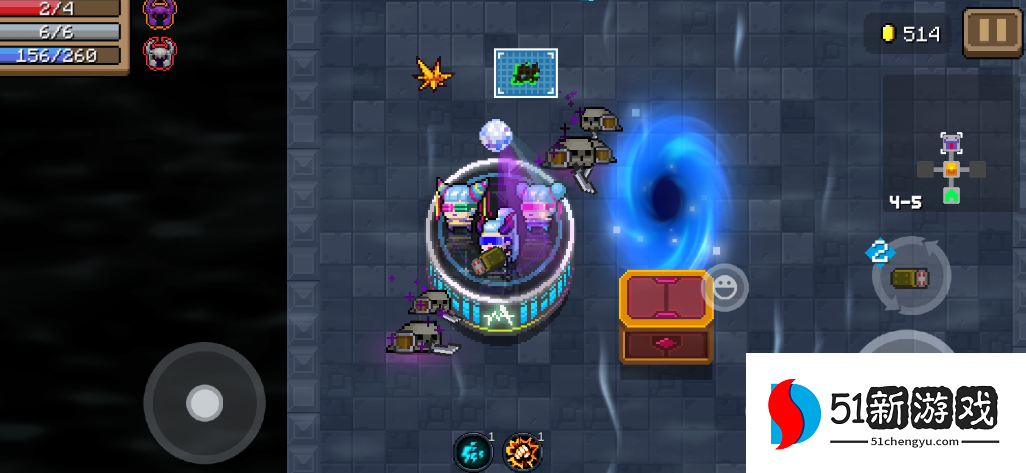Image resolution: width=1026 pixels, height=473 pixels.
Task: Tap the virtual joystick knob
Action: pyautogui.click(x=204, y=403)
